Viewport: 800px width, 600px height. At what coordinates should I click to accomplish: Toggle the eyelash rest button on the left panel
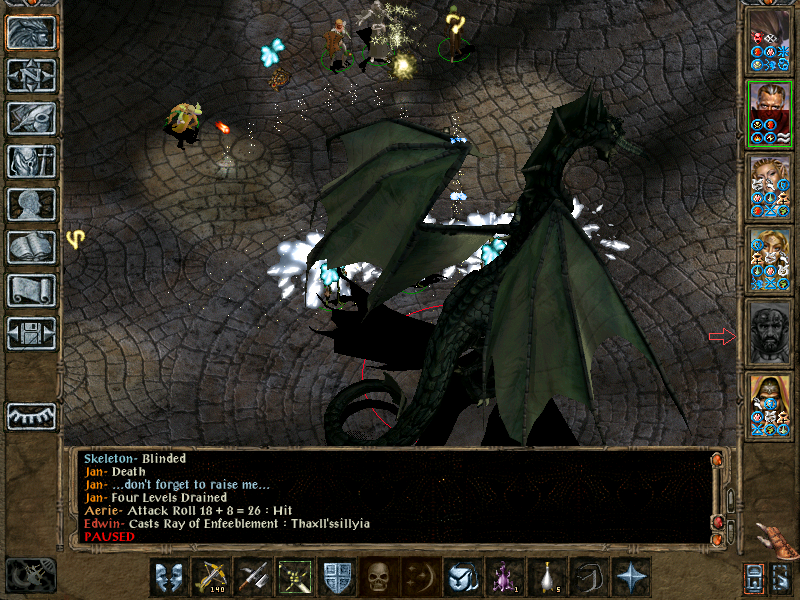point(31,416)
